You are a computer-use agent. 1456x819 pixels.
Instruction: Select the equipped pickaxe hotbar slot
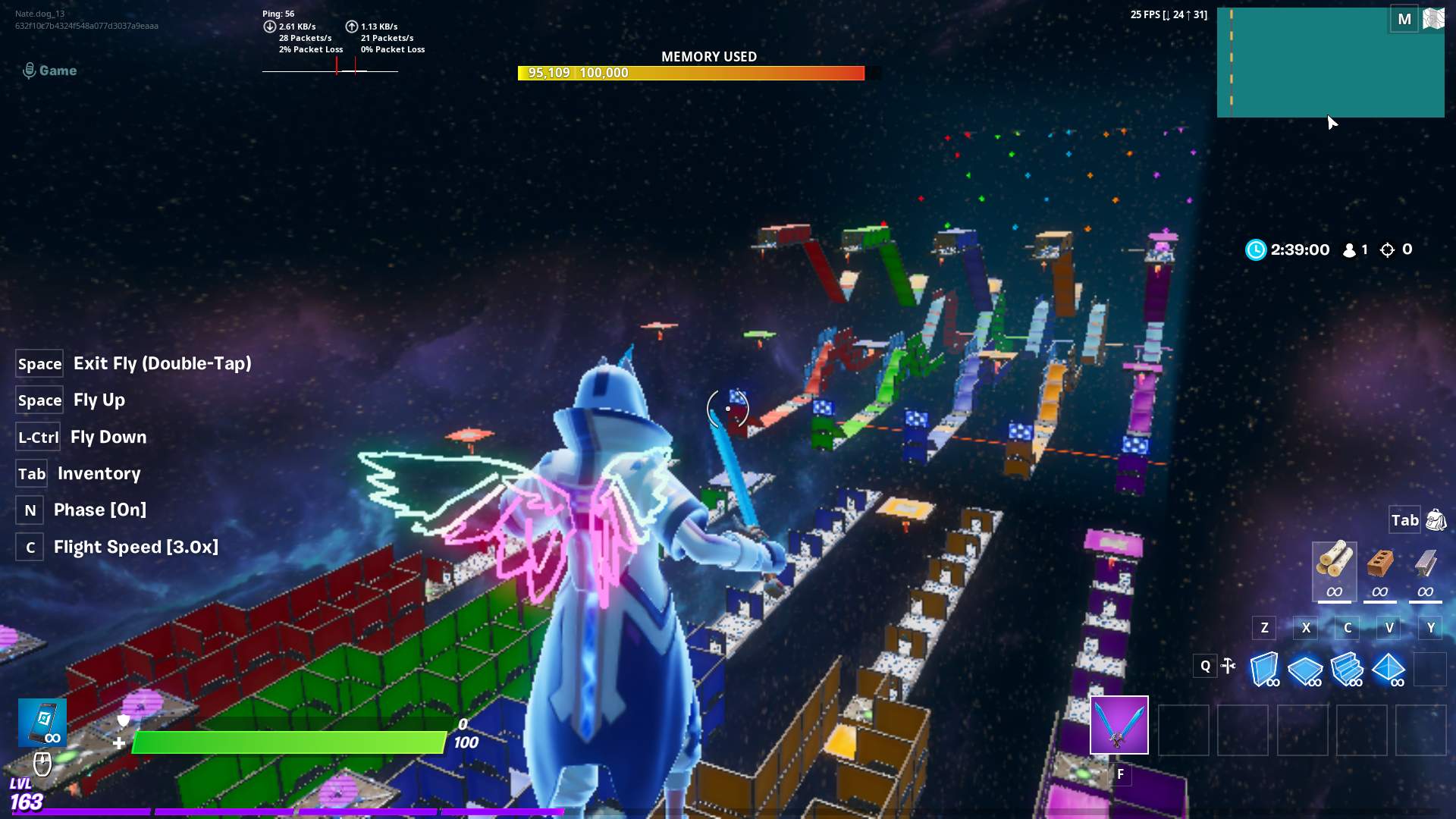point(1119,725)
